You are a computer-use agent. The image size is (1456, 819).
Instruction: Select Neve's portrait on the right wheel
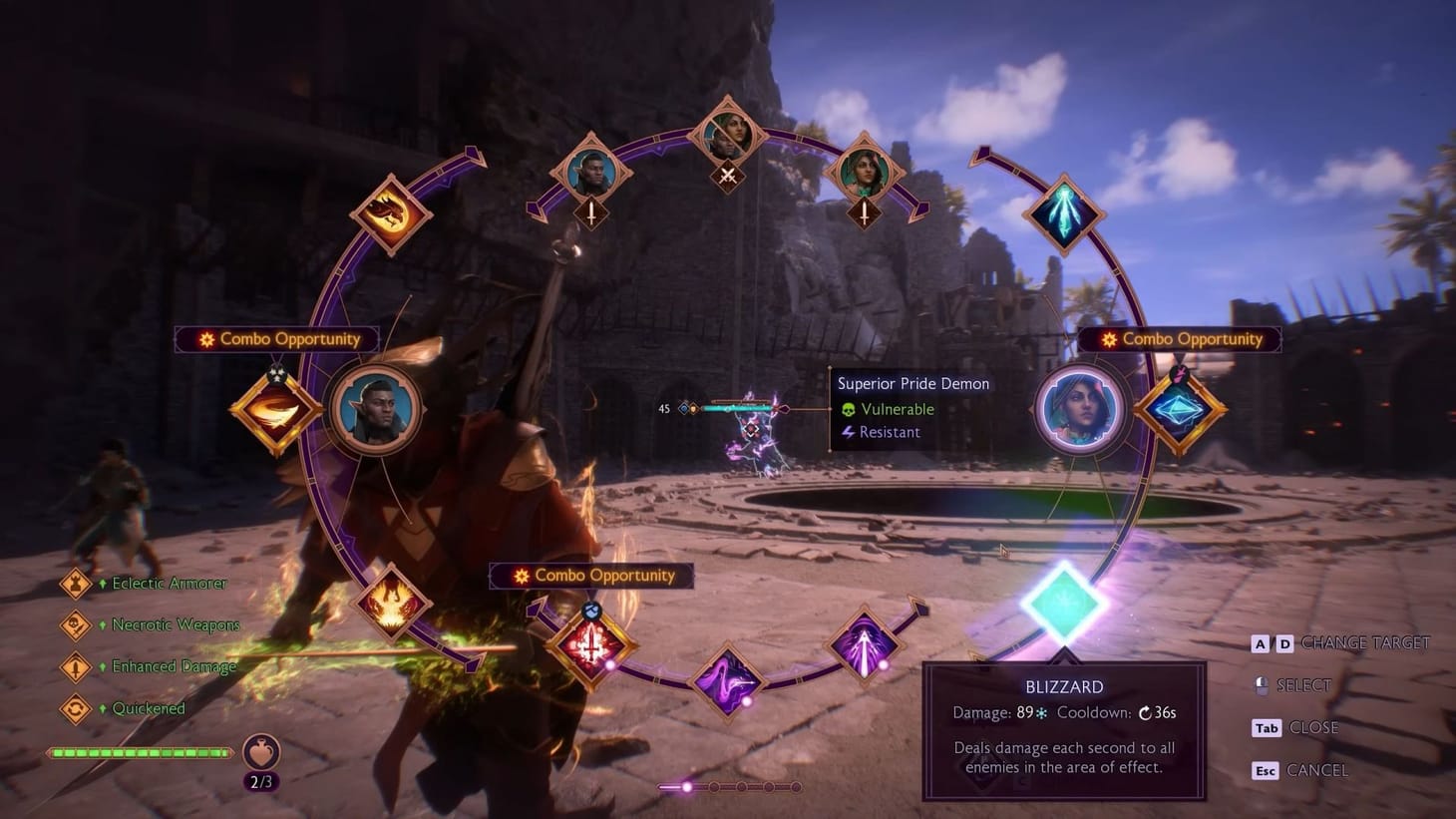pyautogui.click(x=1081, y=409)
